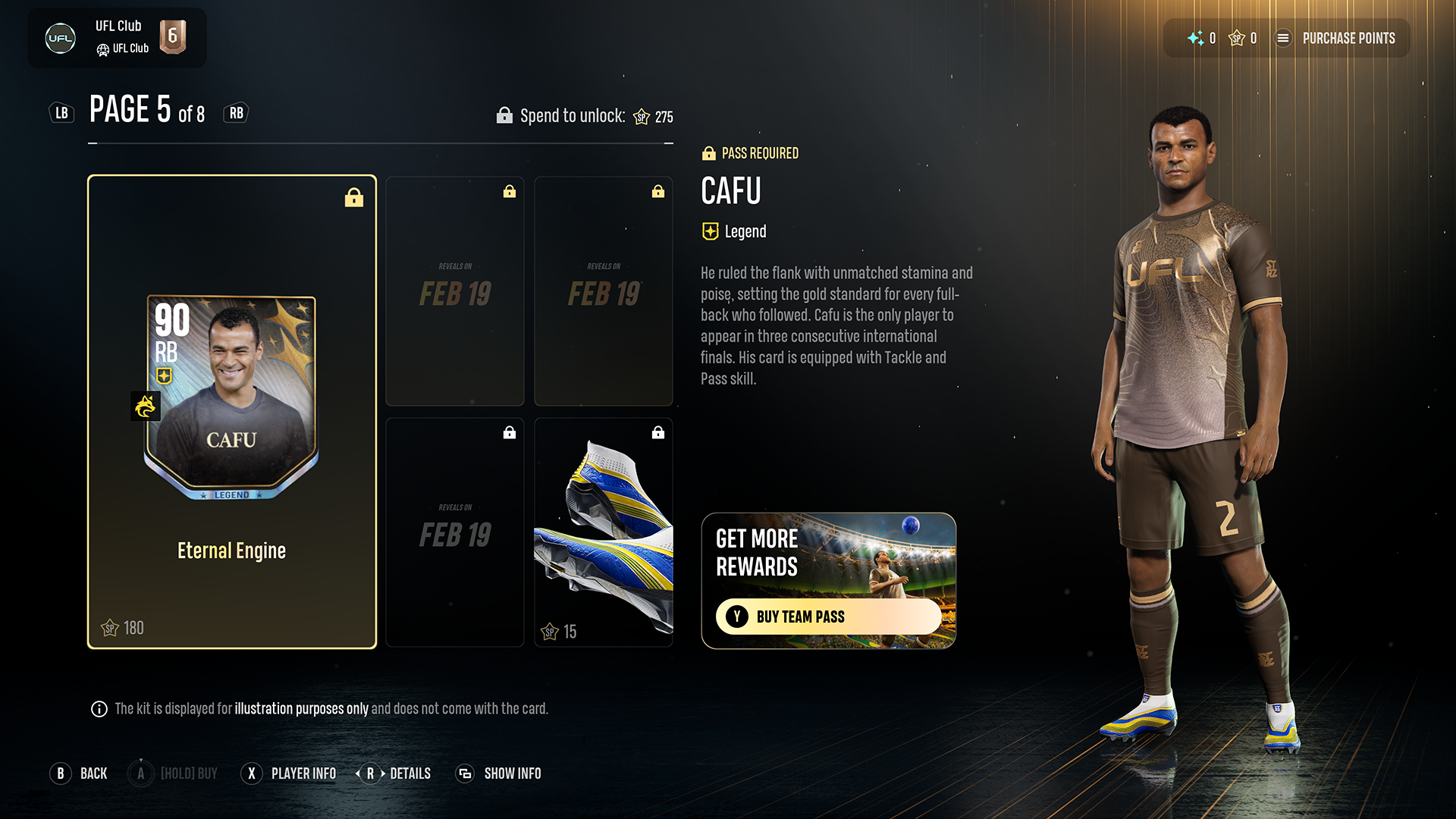Image resolution: width=1456 pixels, height=819 pixels.
Task: Choose the blue and yellow boots reward
Action: pos(604,532)
